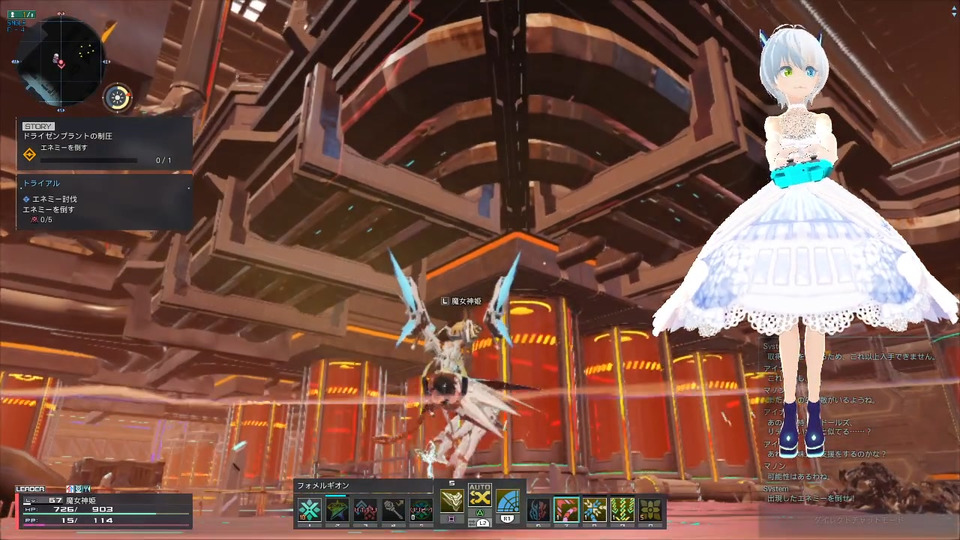Select the mace weapon palette slot
This screenshot has height=540, width=960.
coord(393,510)
